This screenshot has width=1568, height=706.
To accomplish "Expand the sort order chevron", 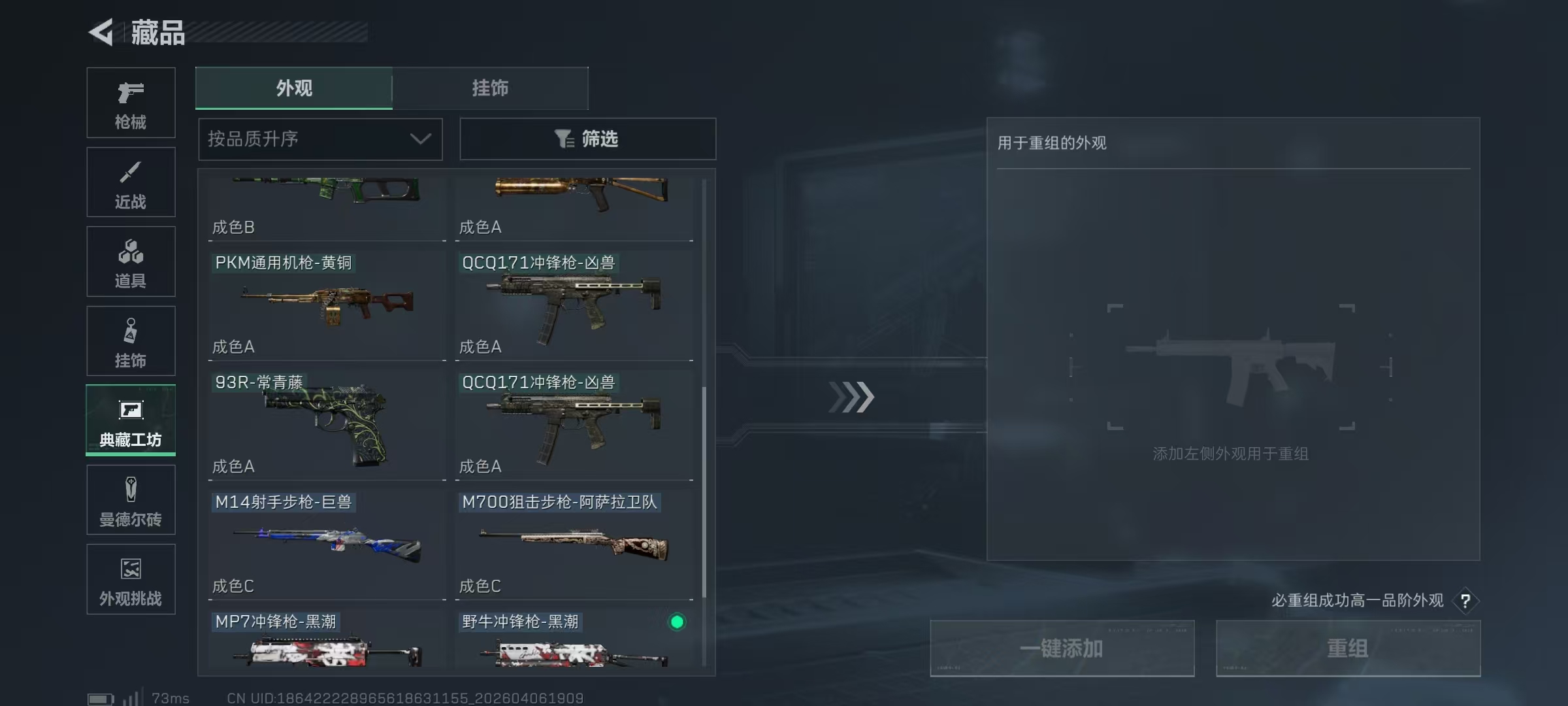I will pyautogui.click(x=419, y=139).
